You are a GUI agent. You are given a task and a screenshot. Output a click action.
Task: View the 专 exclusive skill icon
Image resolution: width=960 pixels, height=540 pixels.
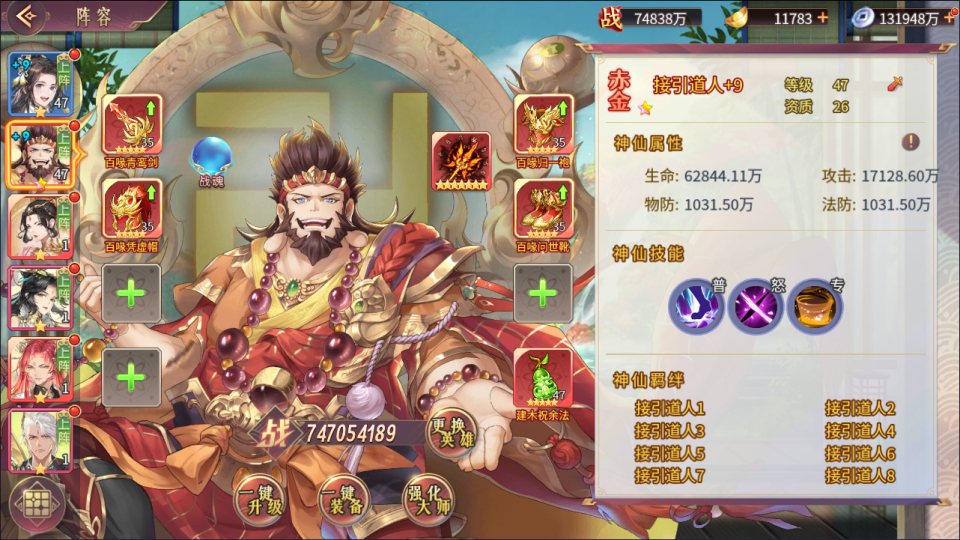point(814,306)
